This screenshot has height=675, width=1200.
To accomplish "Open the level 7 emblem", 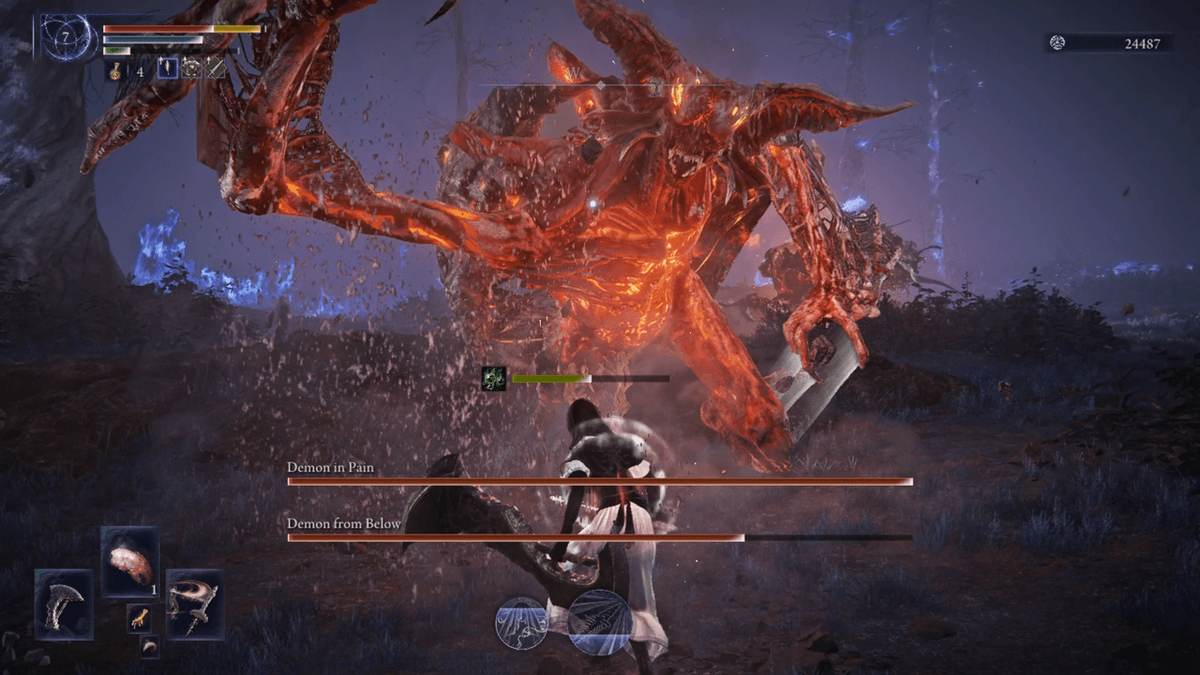I will point(67,38).
